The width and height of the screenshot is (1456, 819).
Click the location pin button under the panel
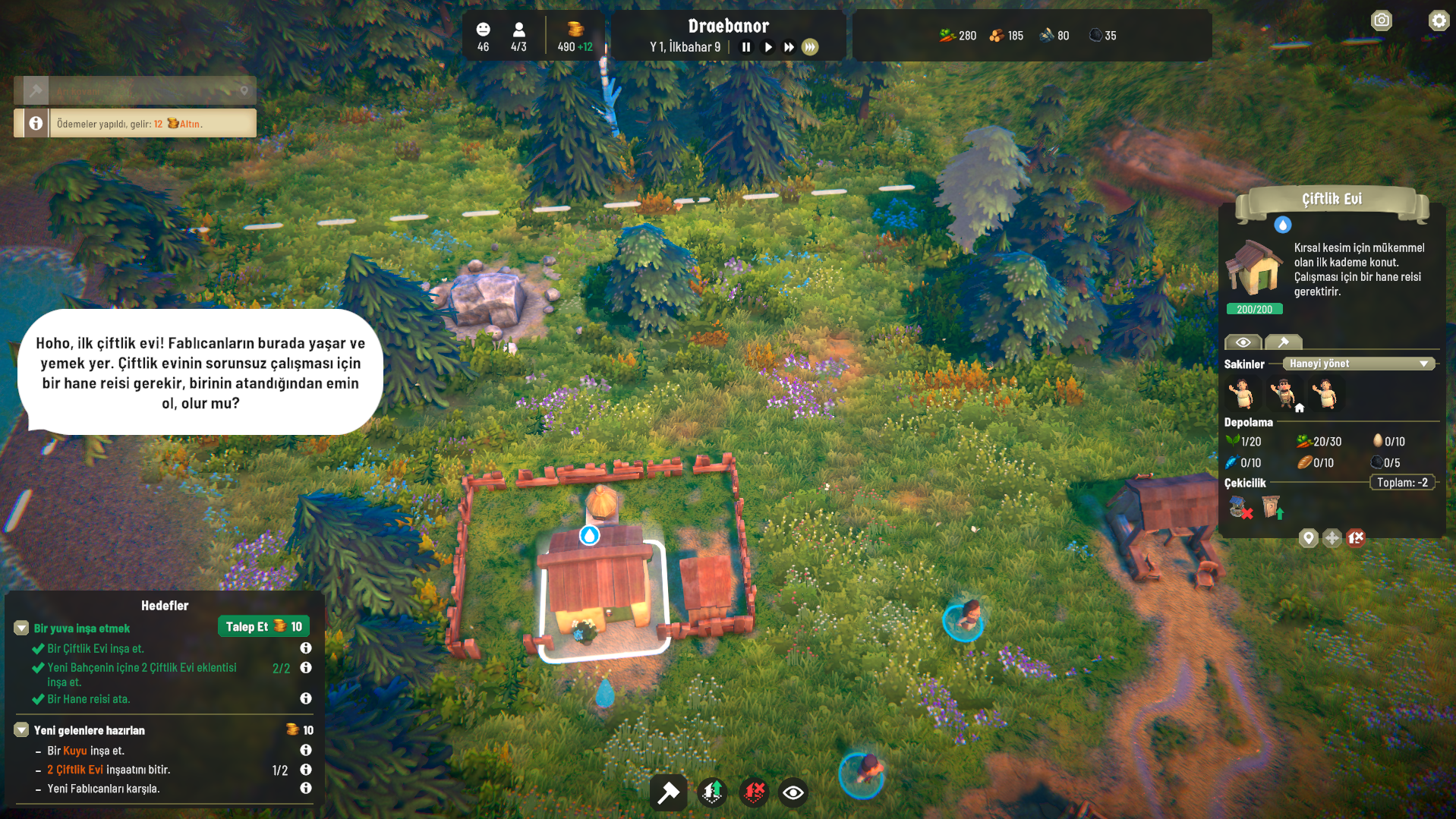pos(1308,538)
